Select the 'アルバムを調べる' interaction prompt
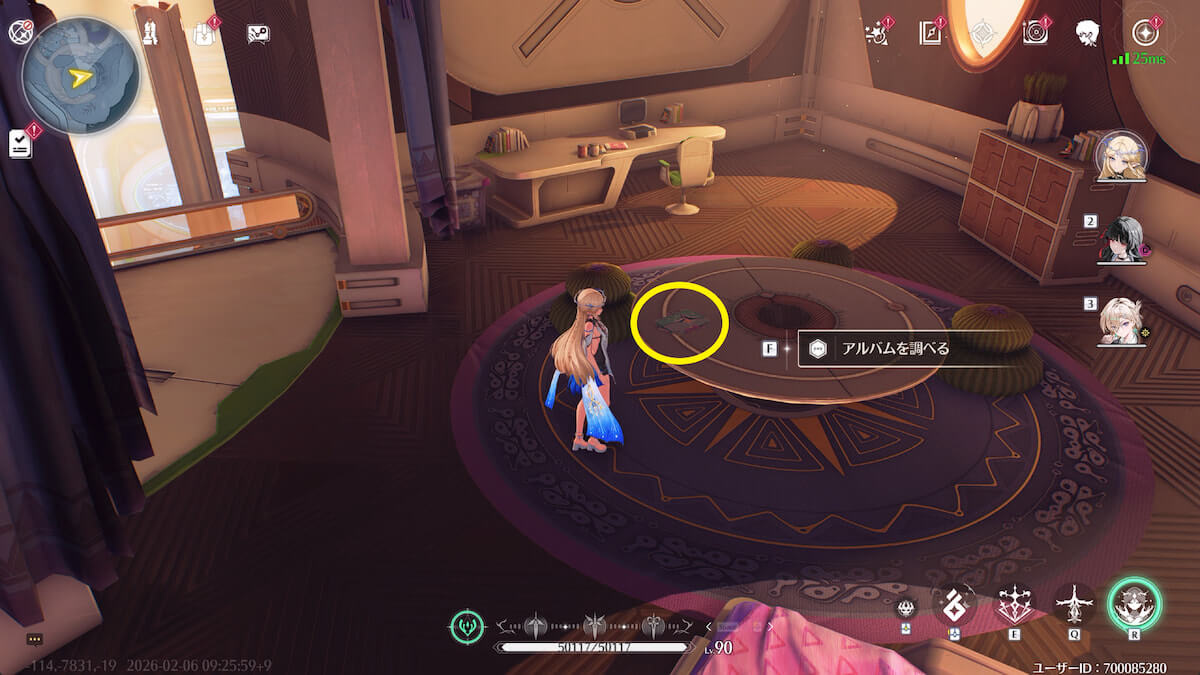Viewport: 1200px width, 675px height. click(x=880, y=349)
